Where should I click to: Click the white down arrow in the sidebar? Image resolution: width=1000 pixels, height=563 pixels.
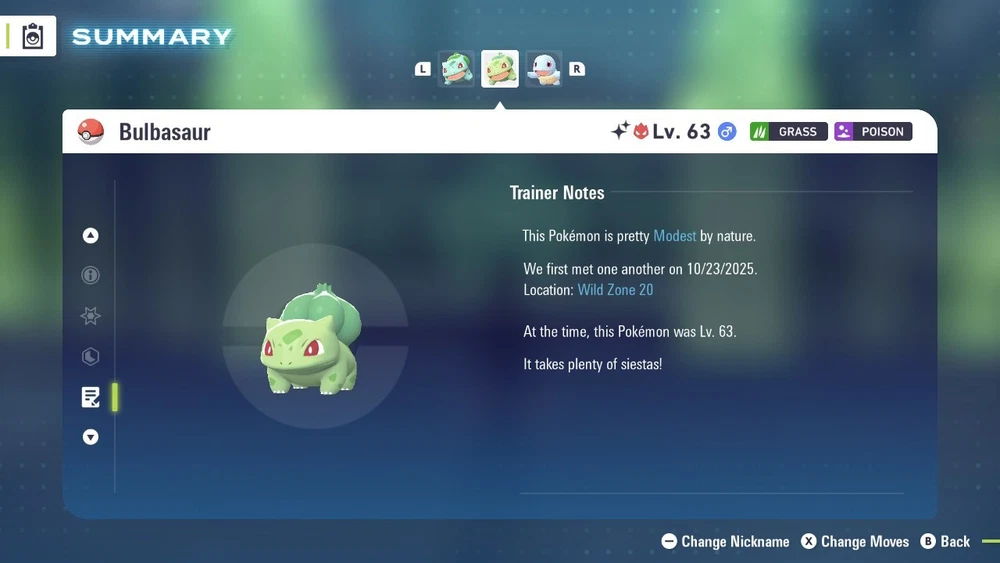(91, 437)
